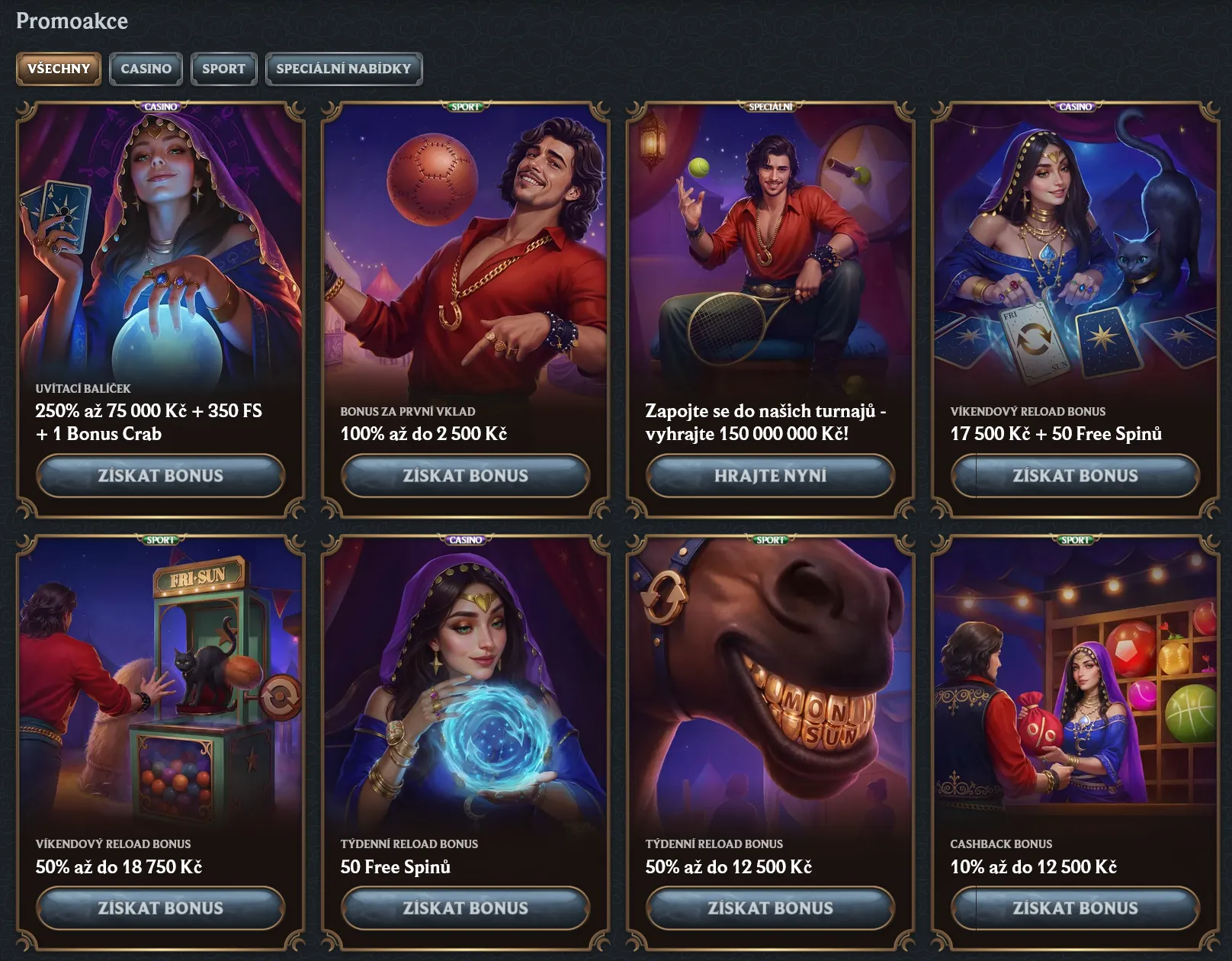The height and width of the screenshot is (961, 1232).
Task: Open the tennis racket tournament promo image
Action: (770, 244)
